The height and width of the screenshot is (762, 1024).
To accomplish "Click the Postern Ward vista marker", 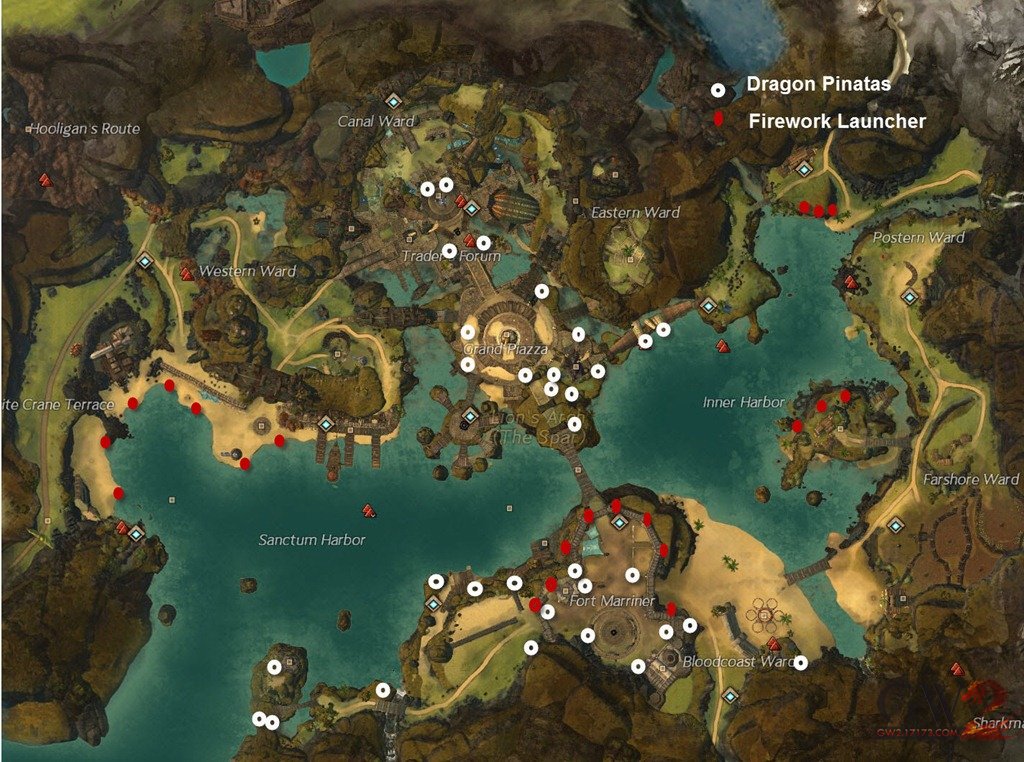I will [851, 282].
